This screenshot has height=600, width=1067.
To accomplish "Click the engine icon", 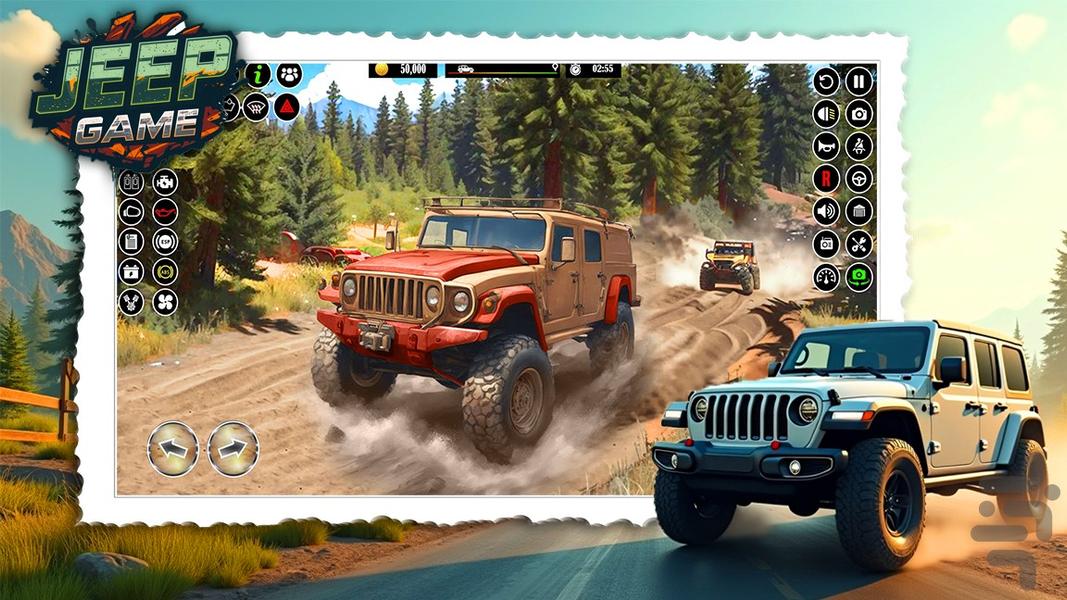I will (164, 182).
